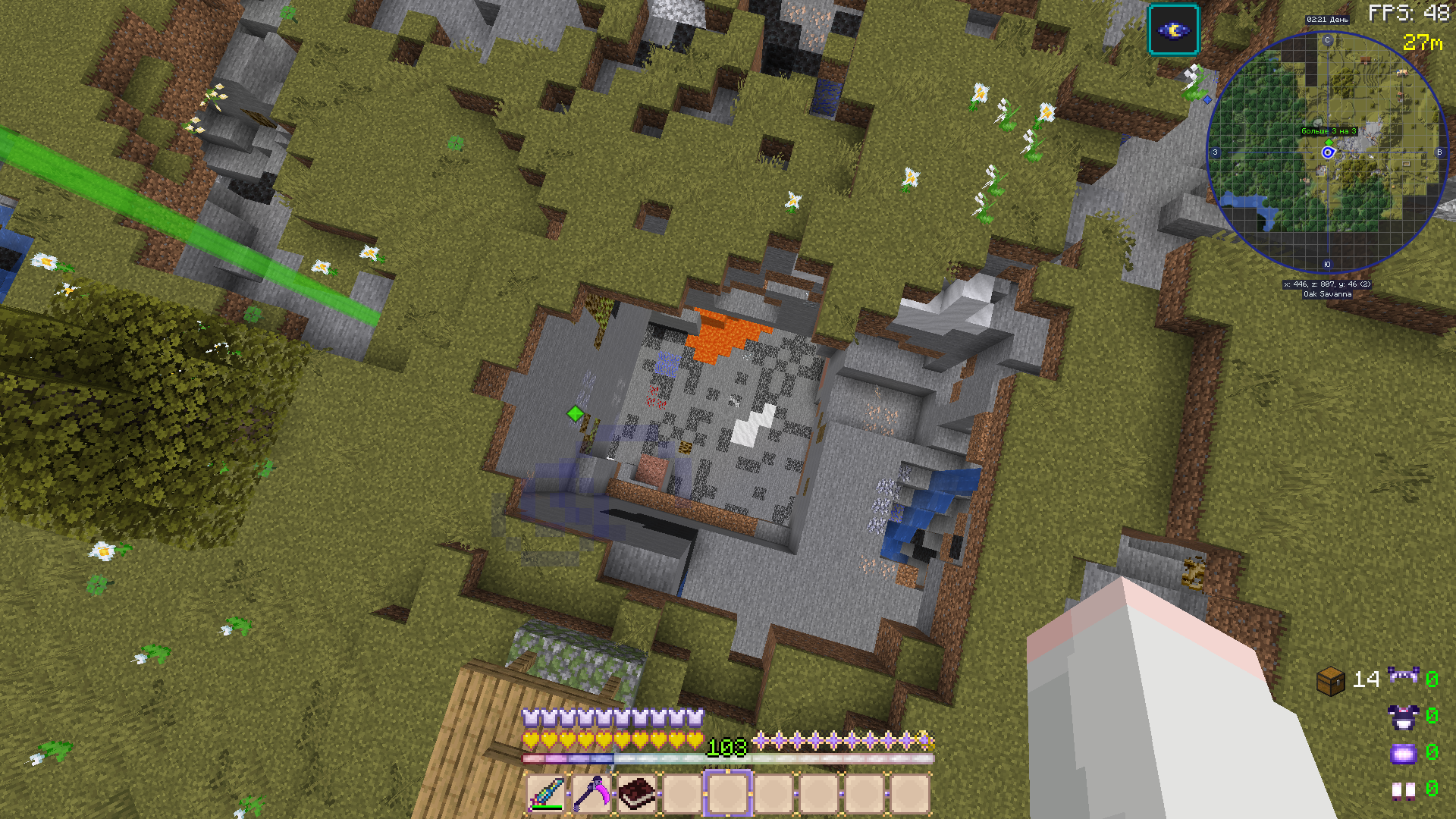Click the purple headband armor icon
1456x819 pixels.
tap(1403, 675)
